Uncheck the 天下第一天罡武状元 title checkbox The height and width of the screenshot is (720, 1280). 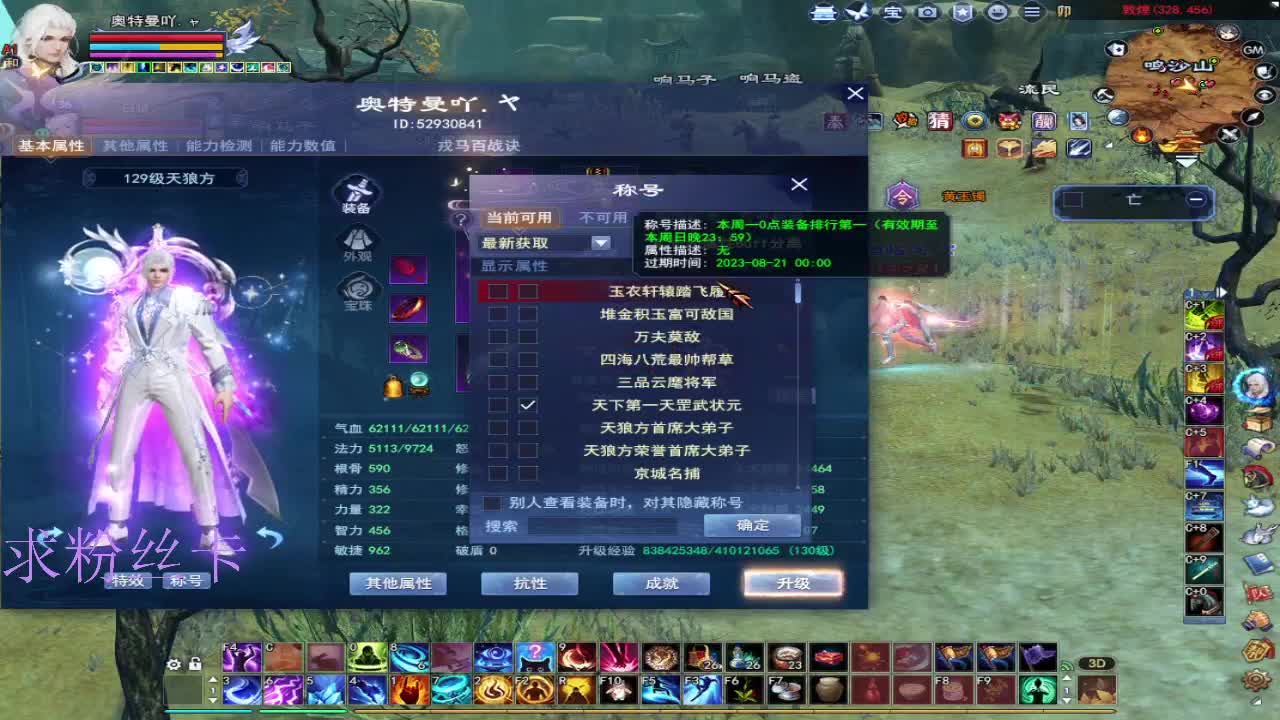[528, 404]
